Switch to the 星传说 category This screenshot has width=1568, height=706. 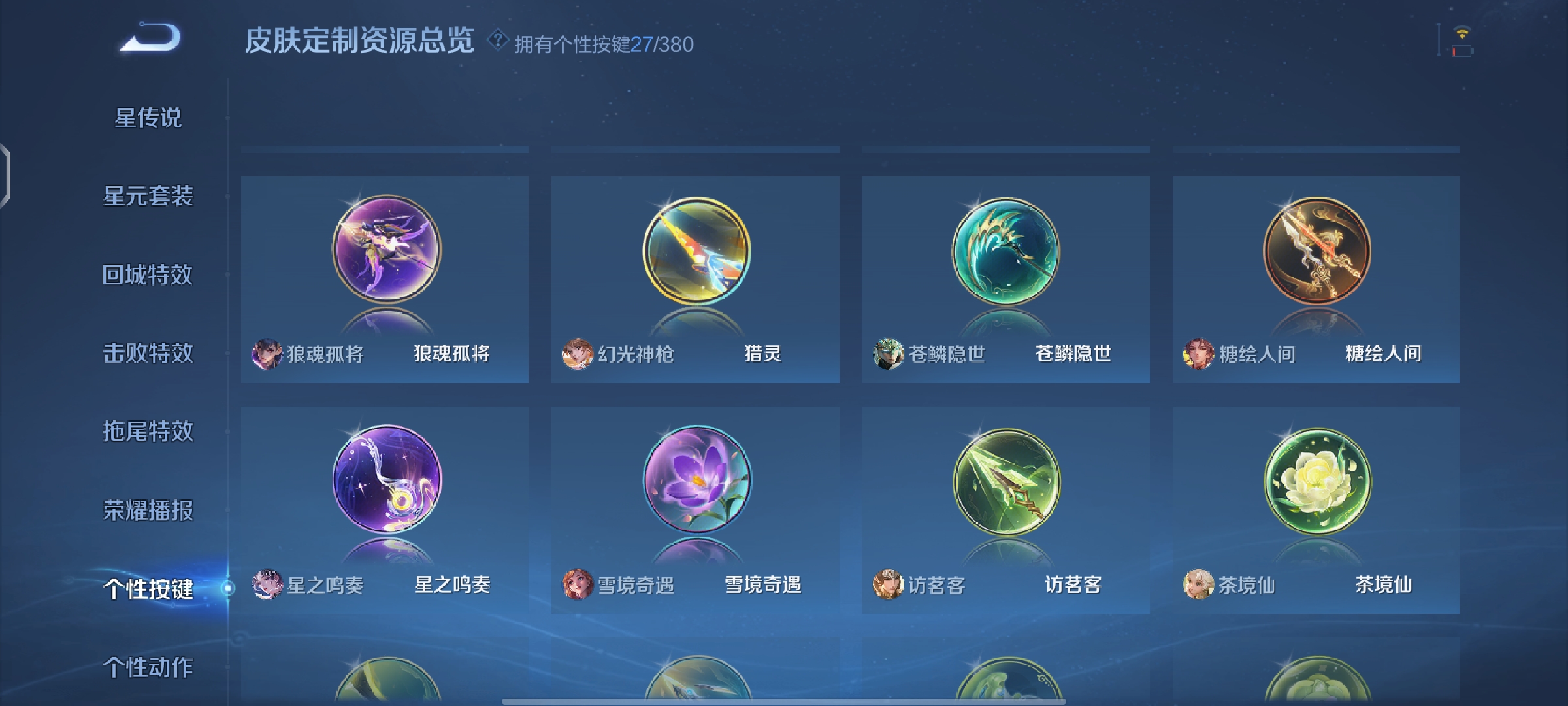click(150, 118)
